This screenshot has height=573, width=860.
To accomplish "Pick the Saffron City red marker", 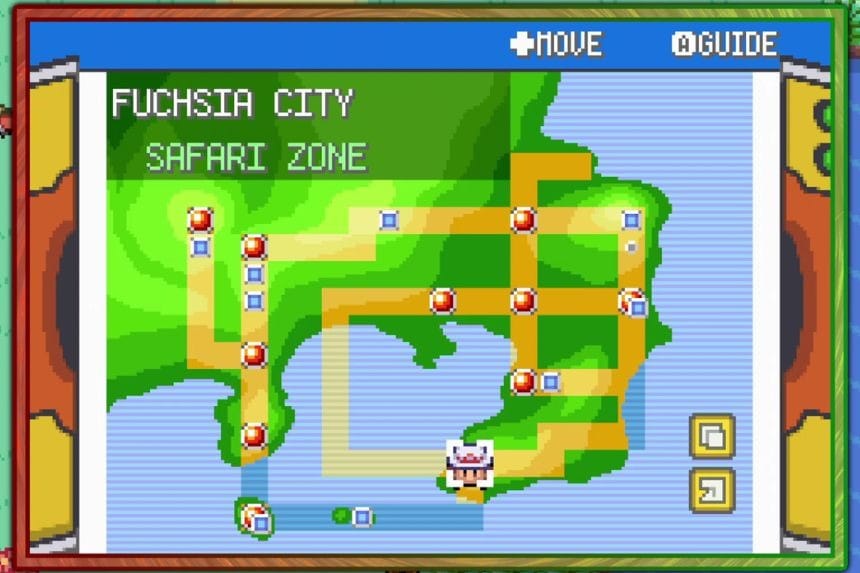I will 523,300.
